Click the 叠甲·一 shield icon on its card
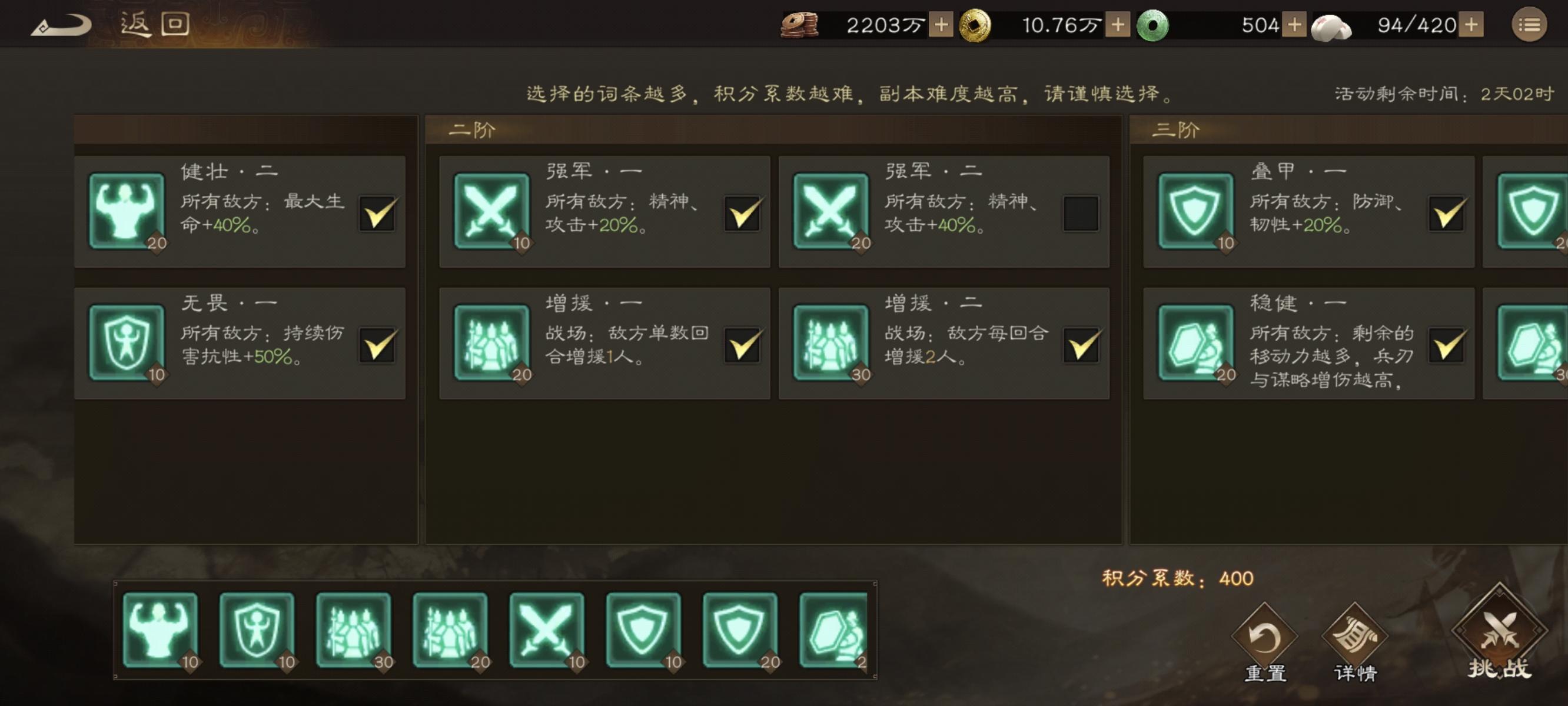This screenshot has height=706, width=1568. [x=1197, y=211]
